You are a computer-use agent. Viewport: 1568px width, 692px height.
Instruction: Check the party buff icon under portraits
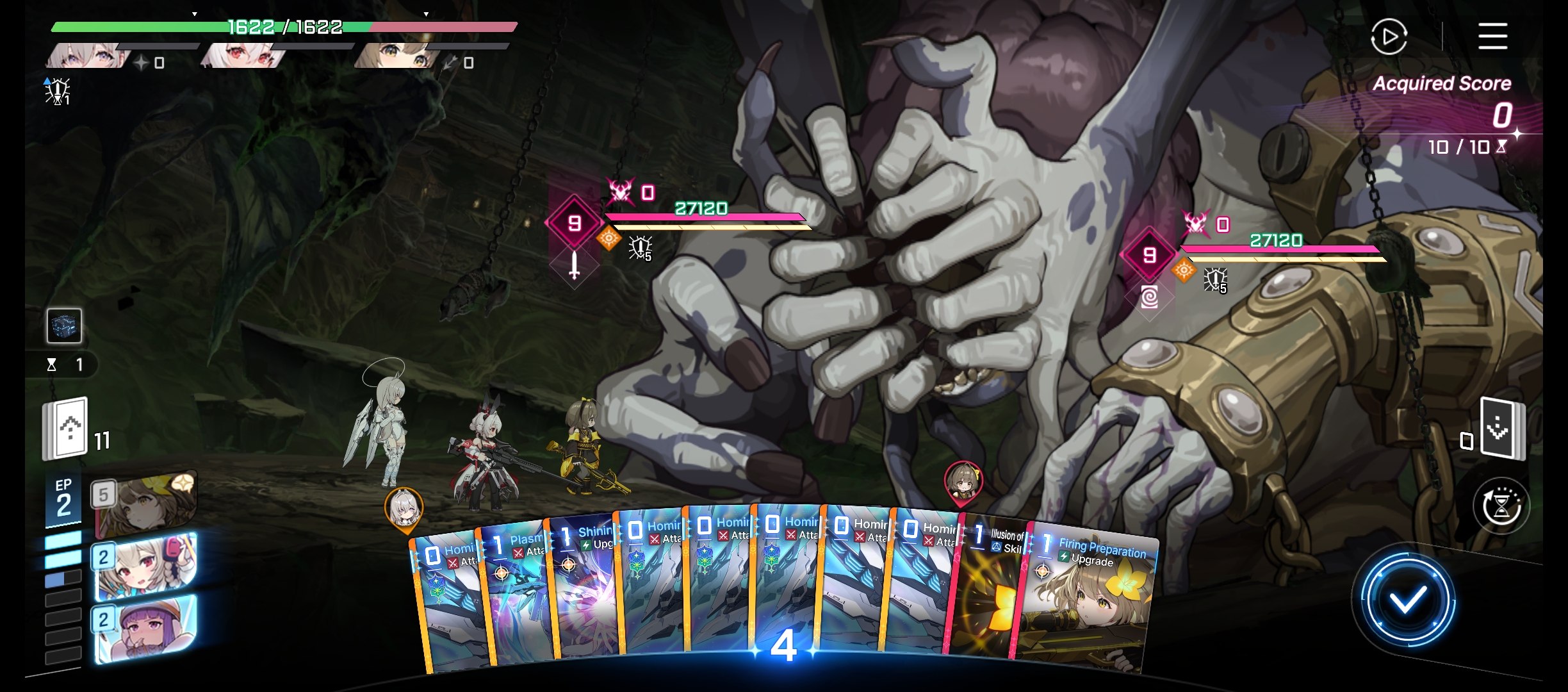point(58,91)
